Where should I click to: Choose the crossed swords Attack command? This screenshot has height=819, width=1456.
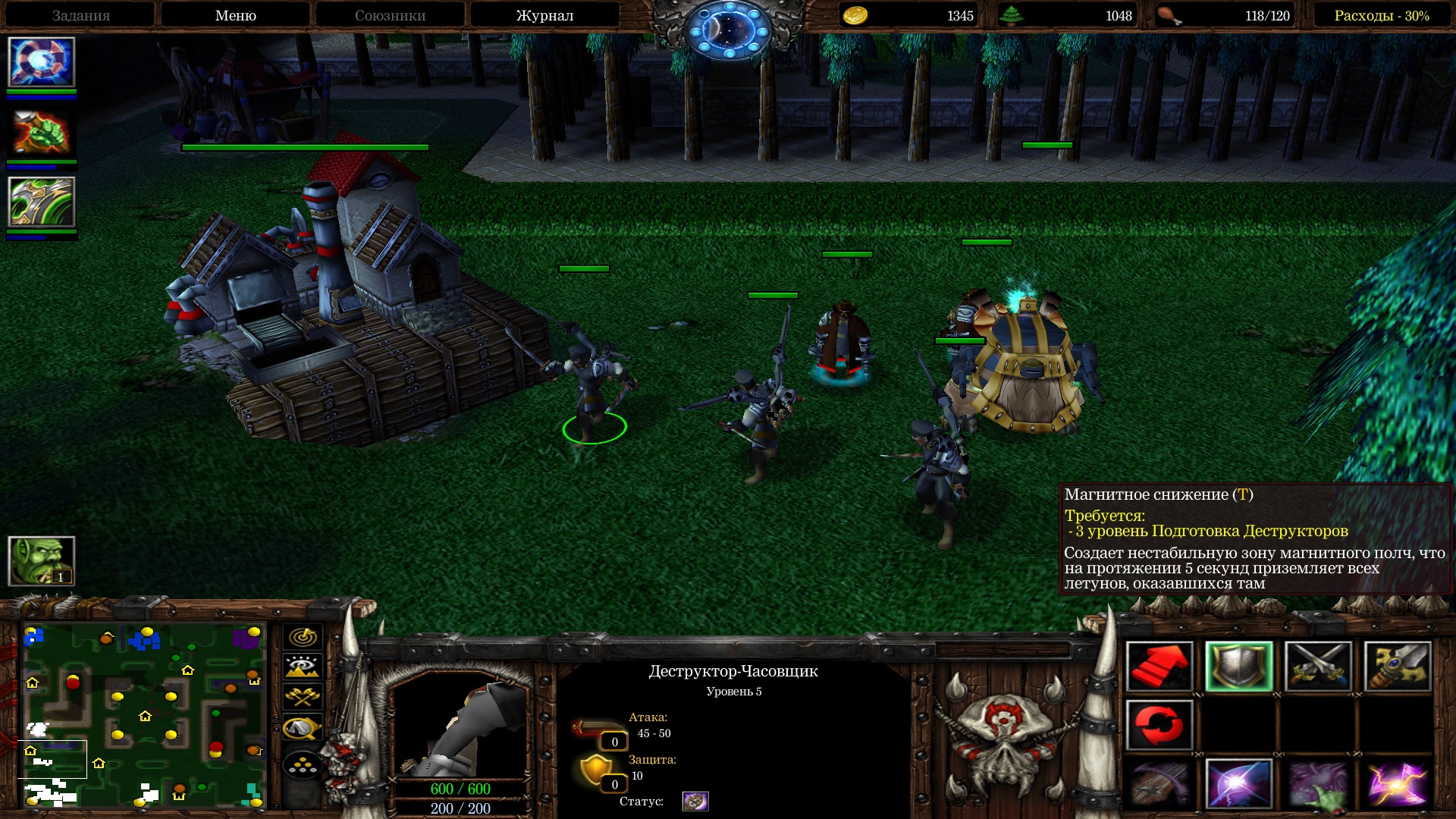click(1318, 667)
